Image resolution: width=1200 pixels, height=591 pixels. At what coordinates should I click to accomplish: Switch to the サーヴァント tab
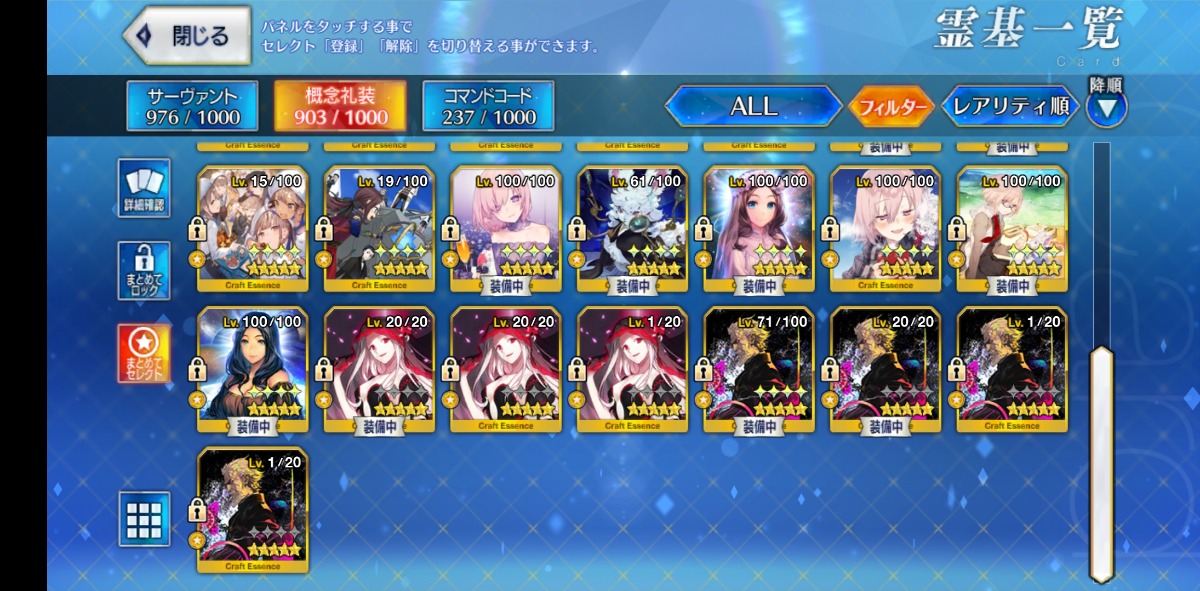(x=193, y=106)
